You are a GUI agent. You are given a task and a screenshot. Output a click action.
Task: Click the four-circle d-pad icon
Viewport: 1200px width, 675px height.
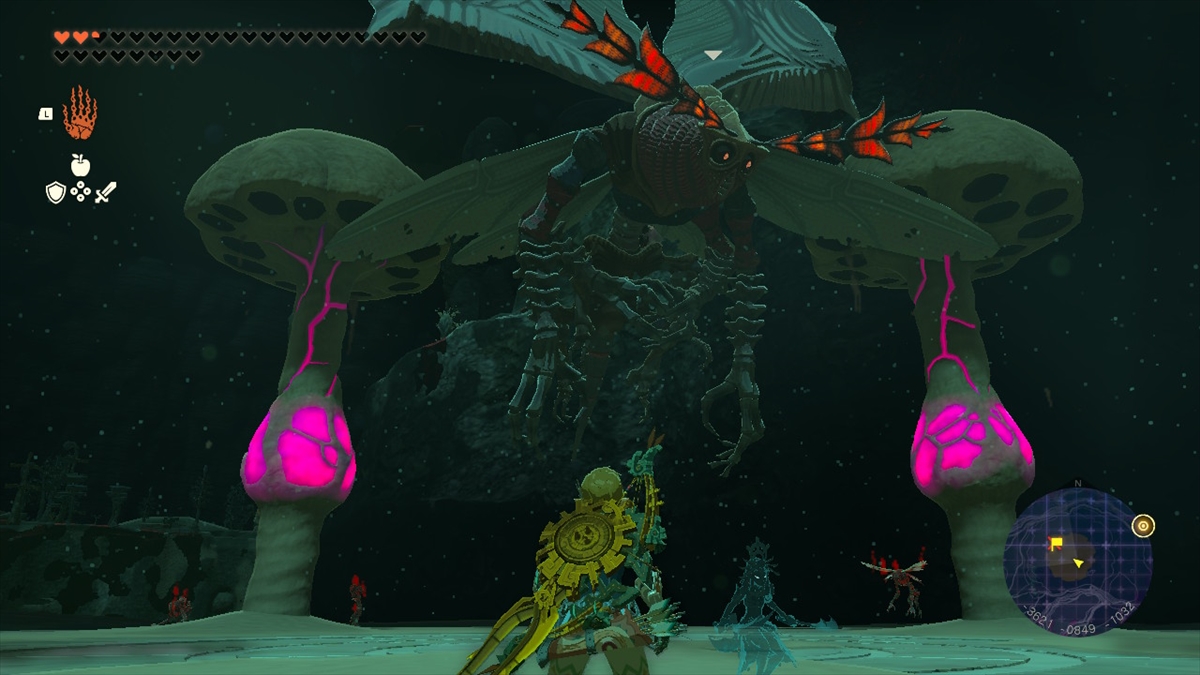point(81,192)
